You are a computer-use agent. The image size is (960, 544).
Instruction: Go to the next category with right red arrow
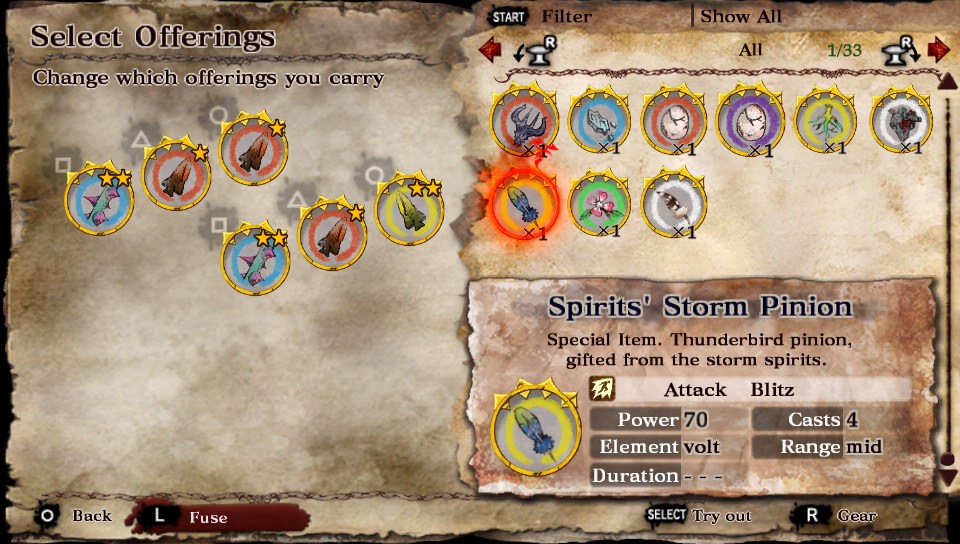point(938,49)
